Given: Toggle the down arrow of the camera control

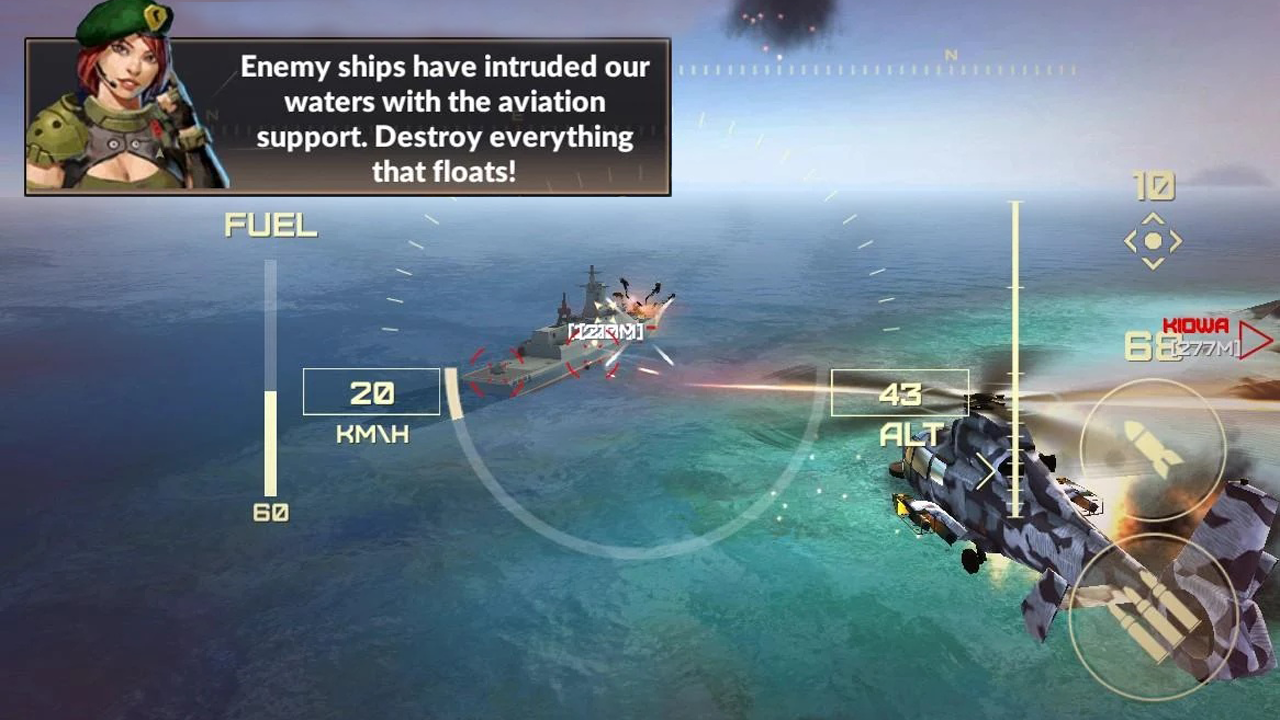Looking at the screenshot, I should (x=1152, y=264).
